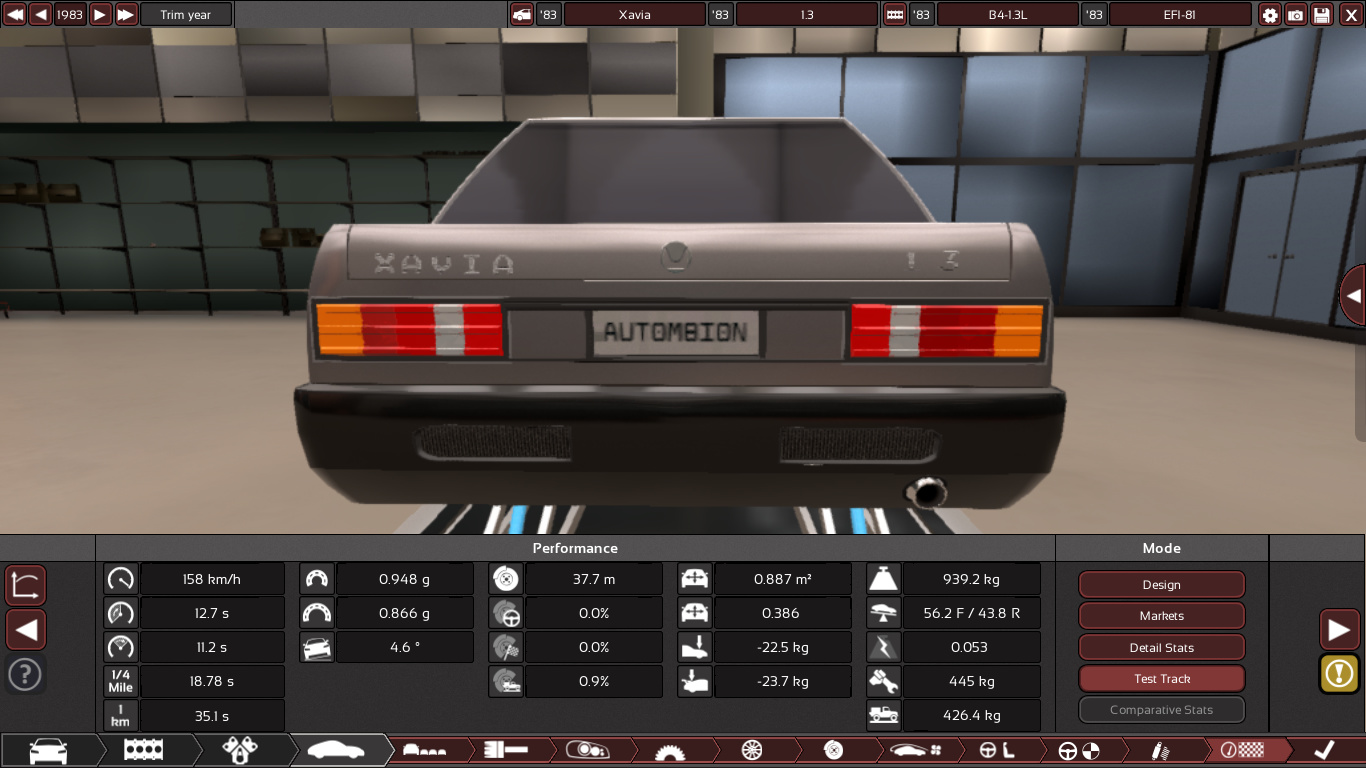This screenshot has width=1366, height=768.
Task: Go to the next page with the right arrow
Action: 1339,630
